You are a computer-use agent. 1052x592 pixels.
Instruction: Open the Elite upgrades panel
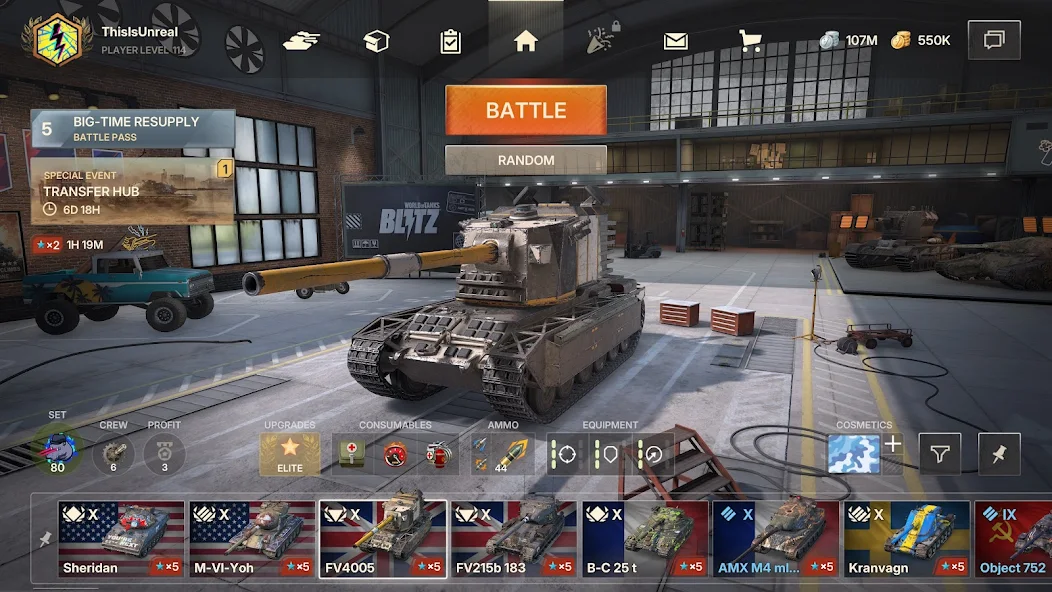coord(290,455)
